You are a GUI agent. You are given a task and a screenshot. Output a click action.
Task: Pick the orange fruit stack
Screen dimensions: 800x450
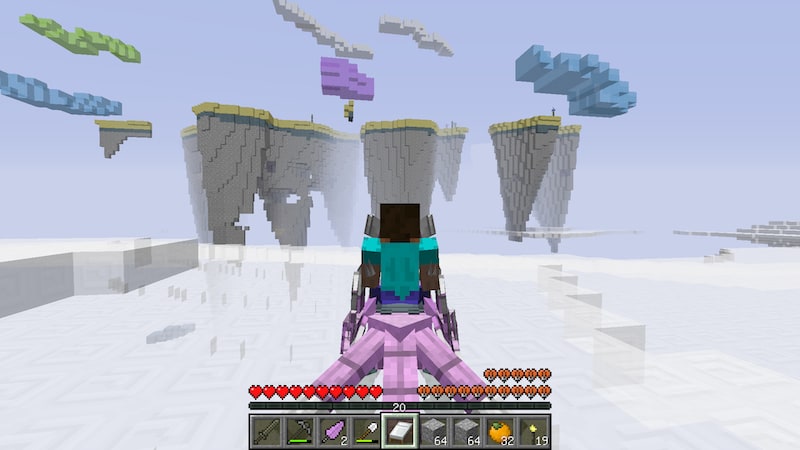(x=500, y=431)
